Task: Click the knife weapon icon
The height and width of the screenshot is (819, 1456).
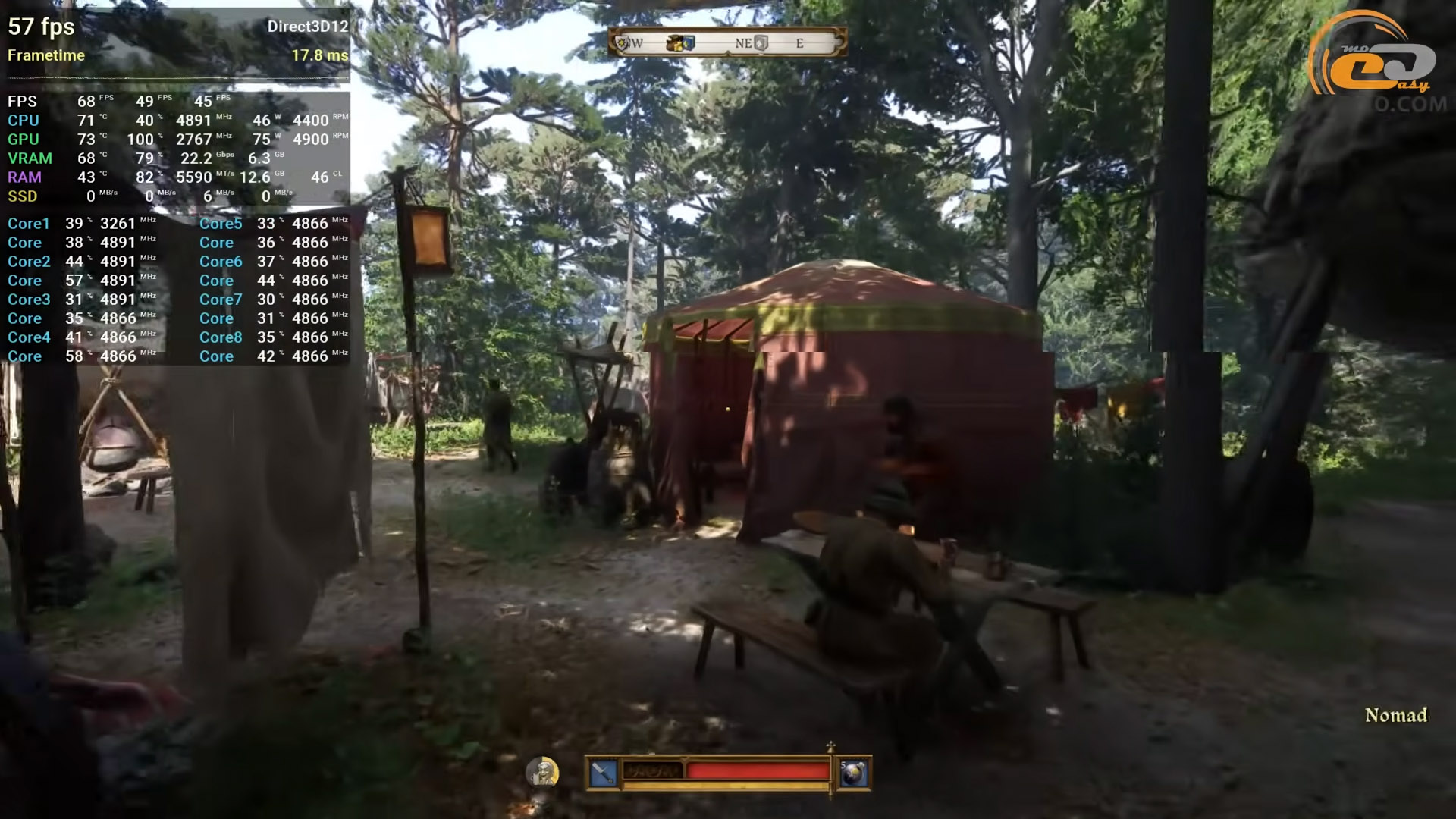Action: pyautogui.click(x=603, y=773)
